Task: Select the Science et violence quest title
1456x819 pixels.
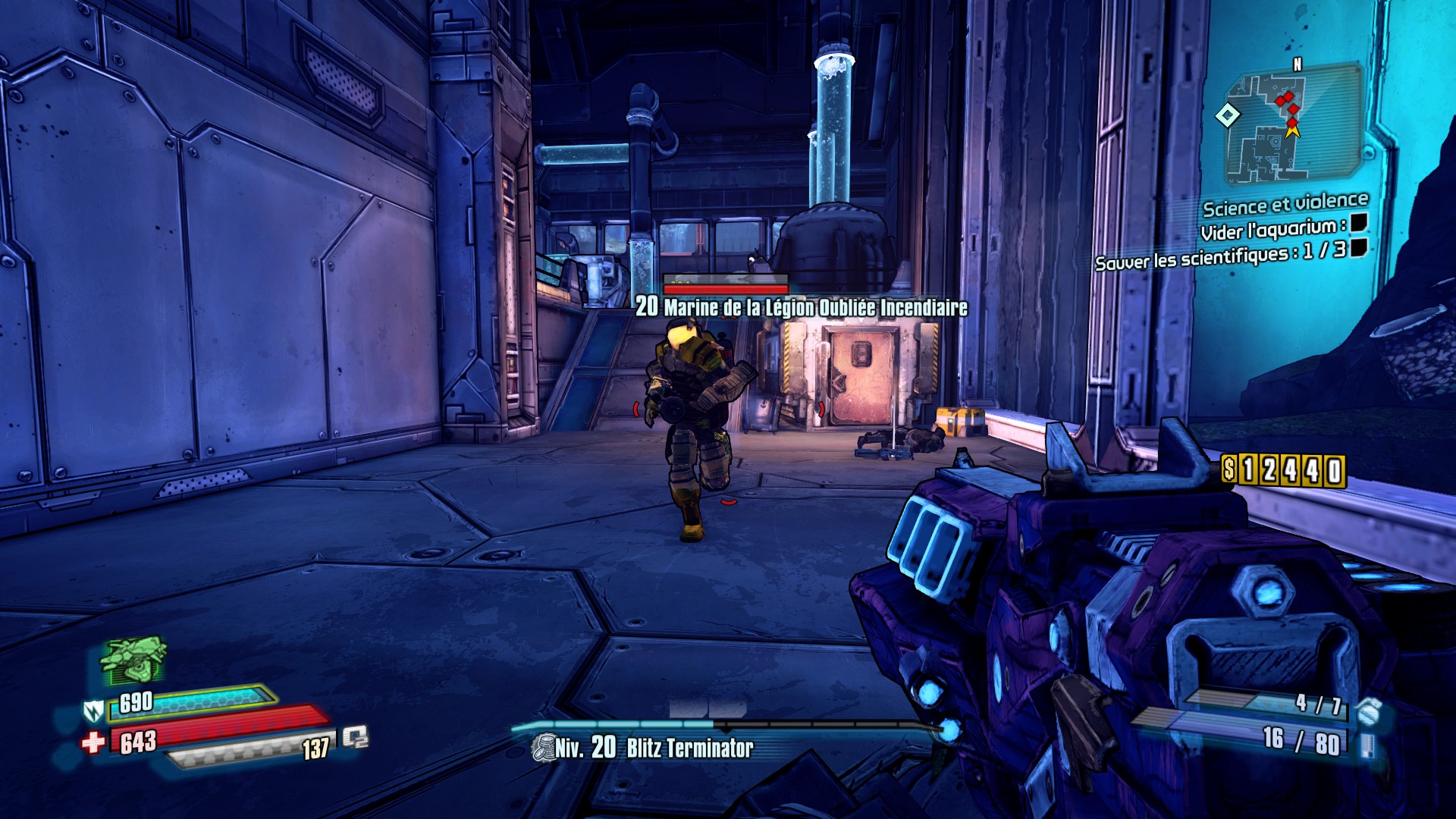Action: (x=1285, y=205)
